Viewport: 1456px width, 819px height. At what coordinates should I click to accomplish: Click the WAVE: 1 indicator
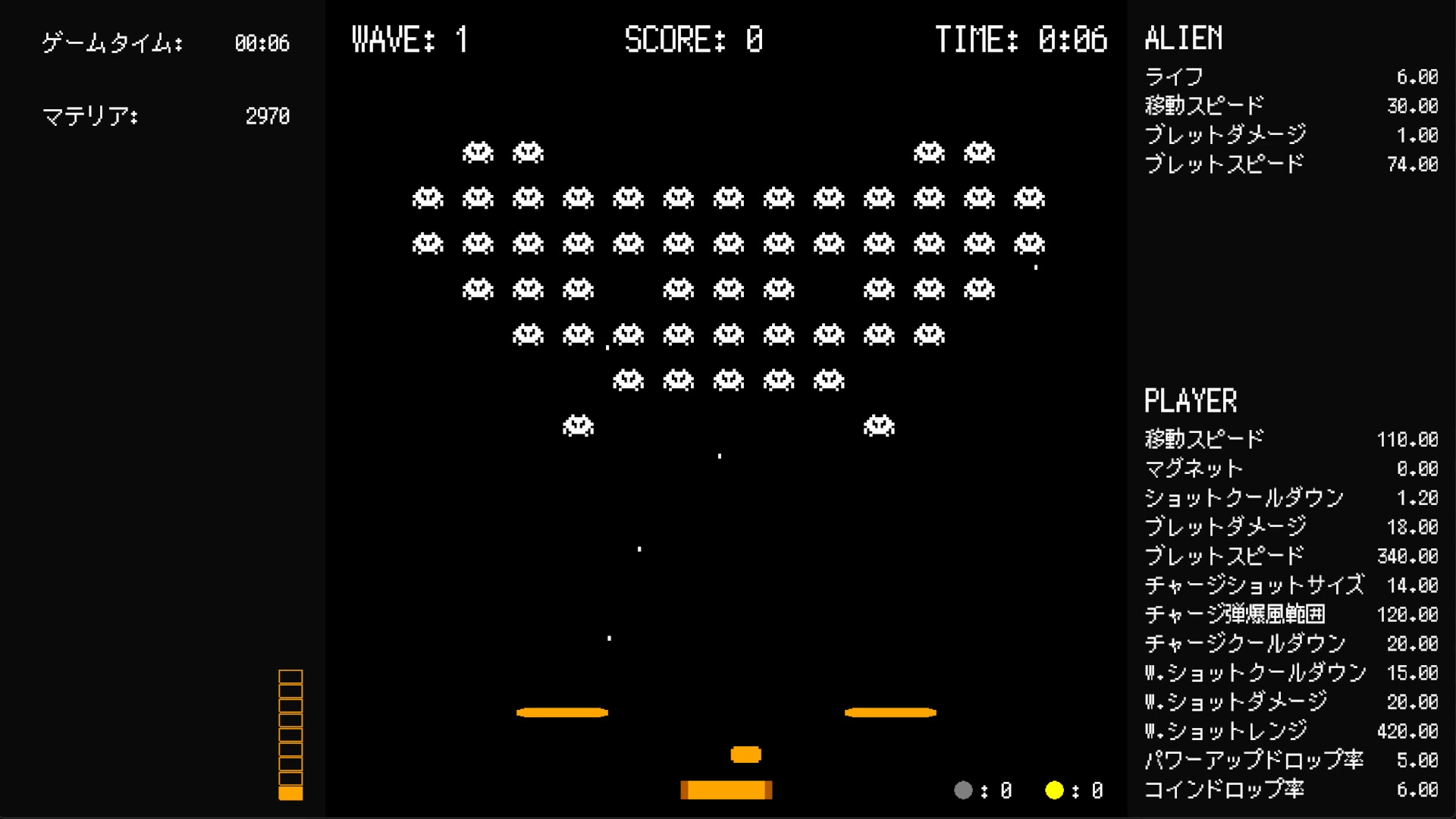pos(409,39)
